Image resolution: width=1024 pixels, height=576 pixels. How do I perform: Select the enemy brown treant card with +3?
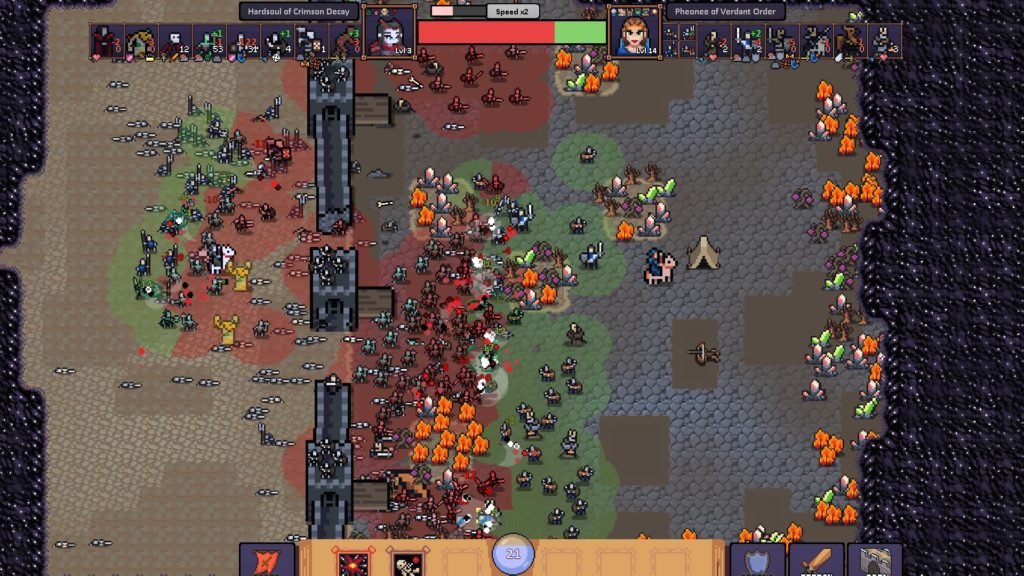(x=345, y=43)
